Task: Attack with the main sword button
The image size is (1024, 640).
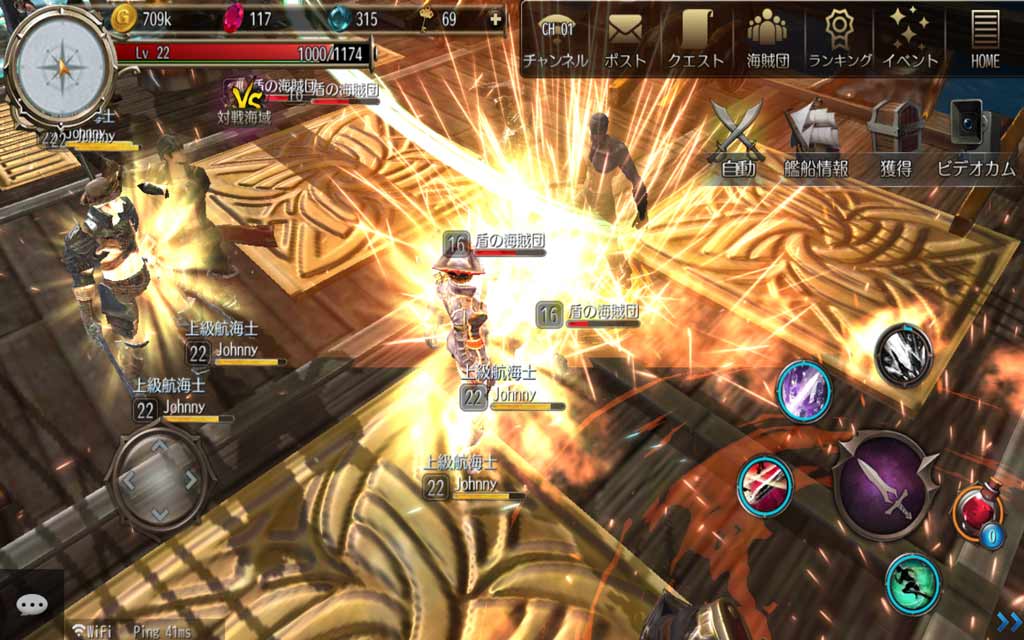Action: point(884,486)
